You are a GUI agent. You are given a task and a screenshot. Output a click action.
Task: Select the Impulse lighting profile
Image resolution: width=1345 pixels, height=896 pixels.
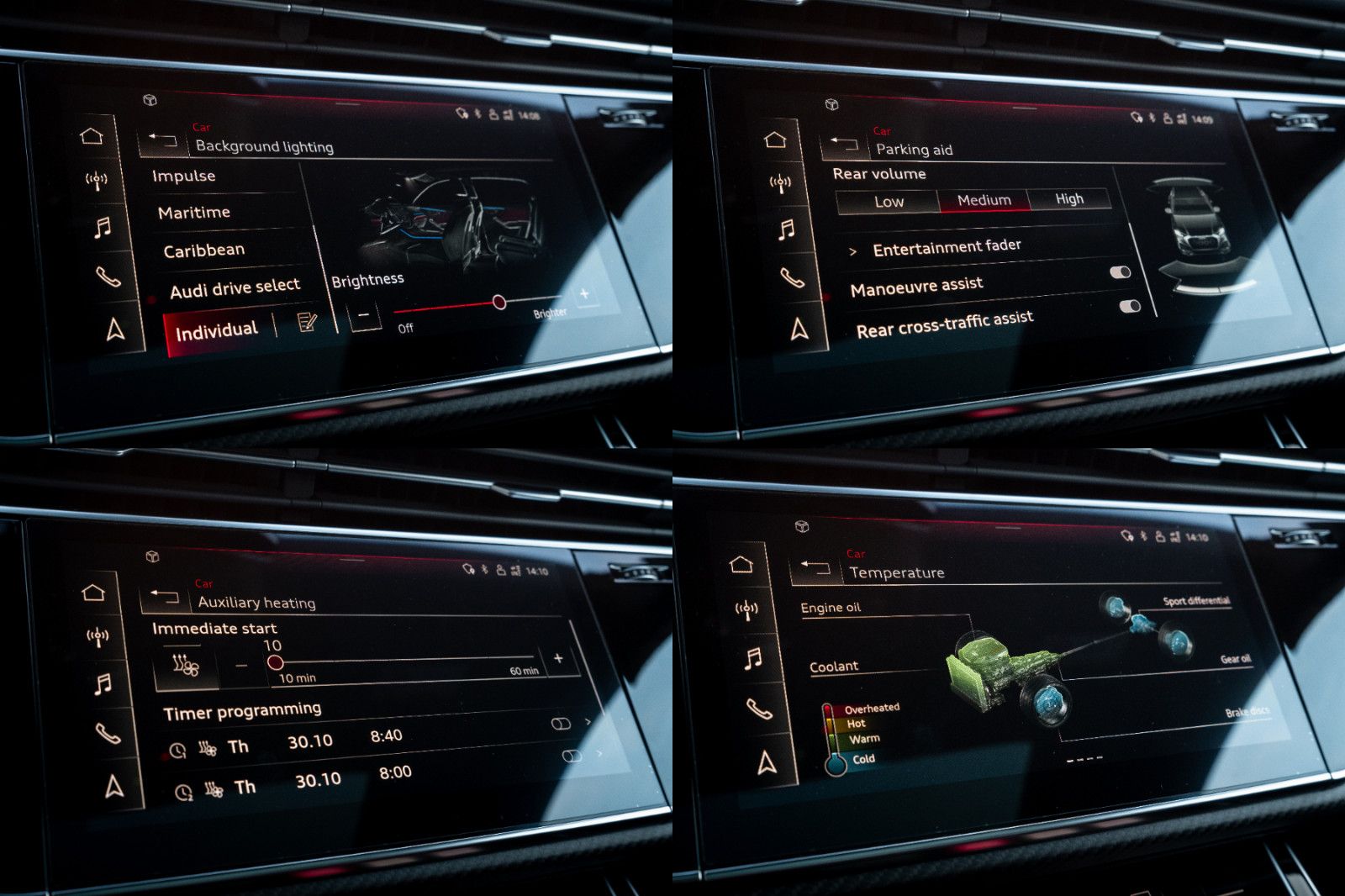(x=184, y=176)
